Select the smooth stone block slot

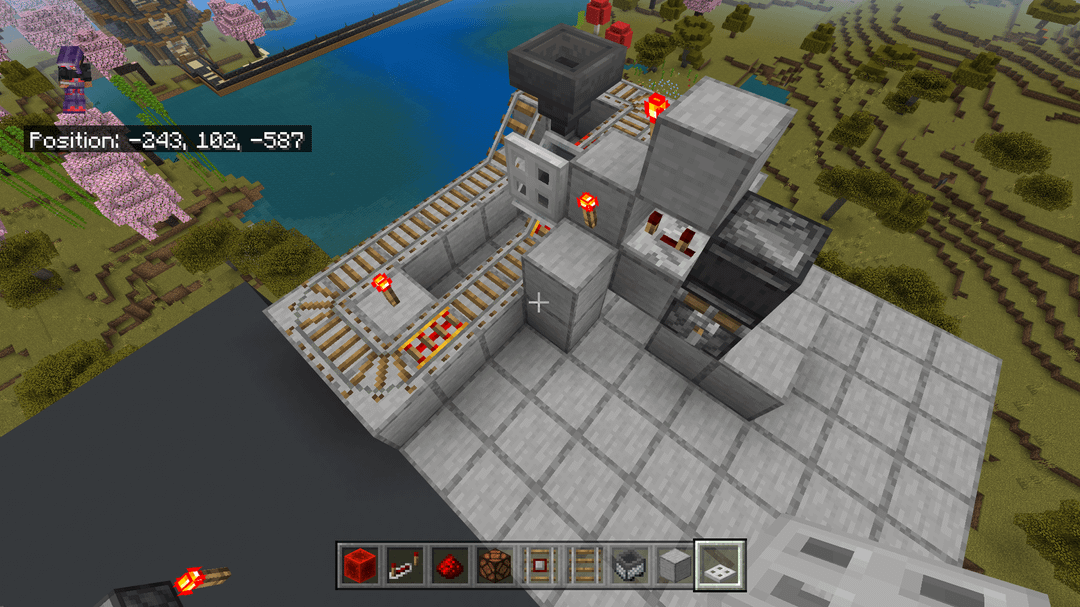[x=675, y=564]
